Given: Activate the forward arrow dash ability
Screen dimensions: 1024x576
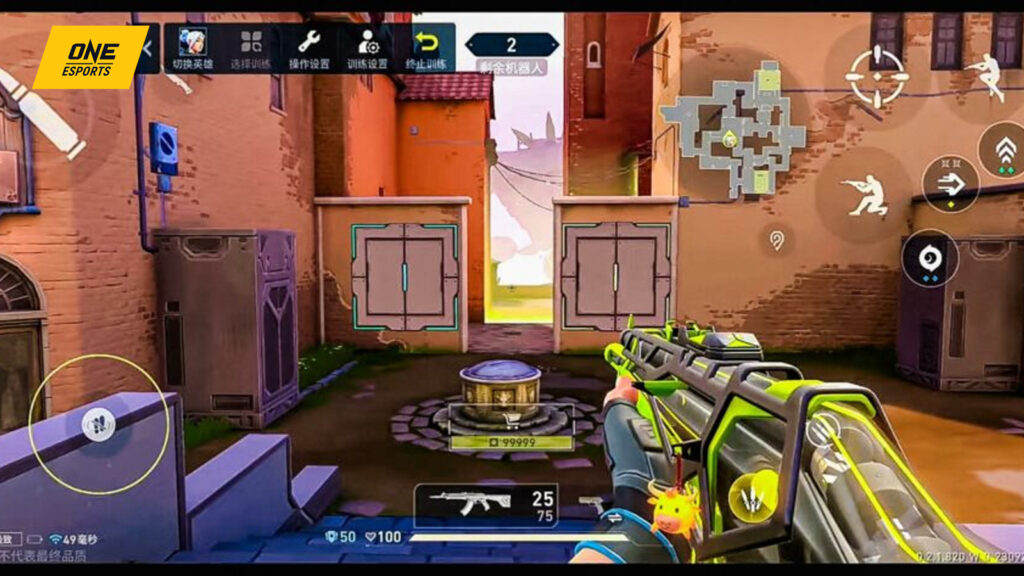Looking at the screenshot, I should coord(950,184).
